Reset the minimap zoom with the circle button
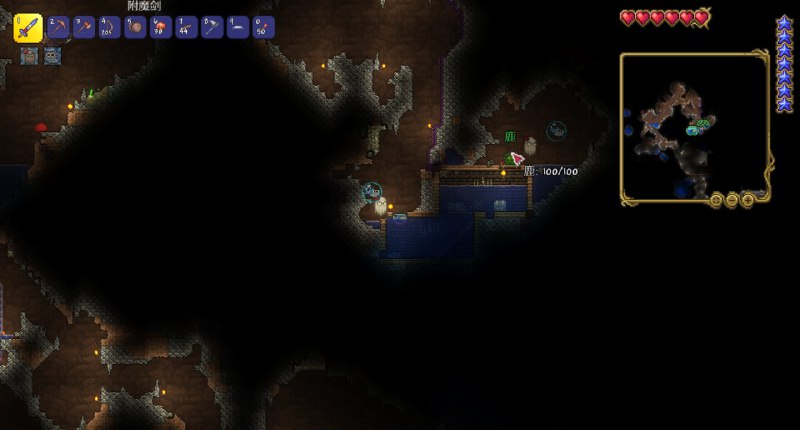This screenshot has width=800, height=430. [717, 200]
